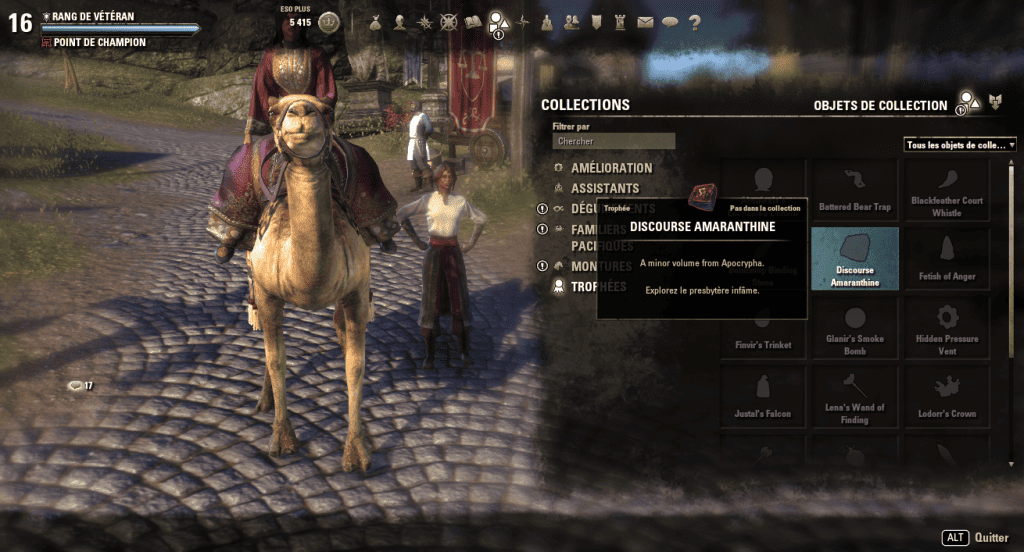The width and height of the screenshot is (1024, 552).
Task: Open the Crown Store crown icon
Action: click(x=328, y=21)
